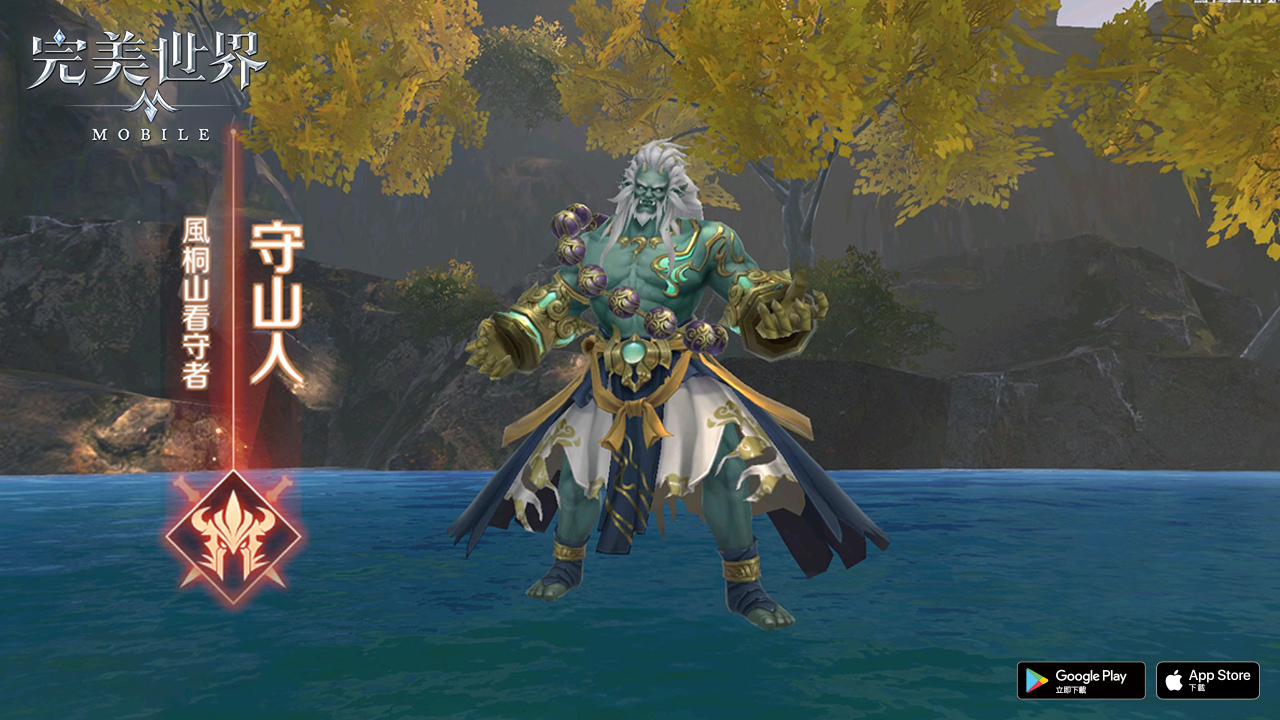
Task: Click the Perfect World Mobile logo
Action: [147, 85]
